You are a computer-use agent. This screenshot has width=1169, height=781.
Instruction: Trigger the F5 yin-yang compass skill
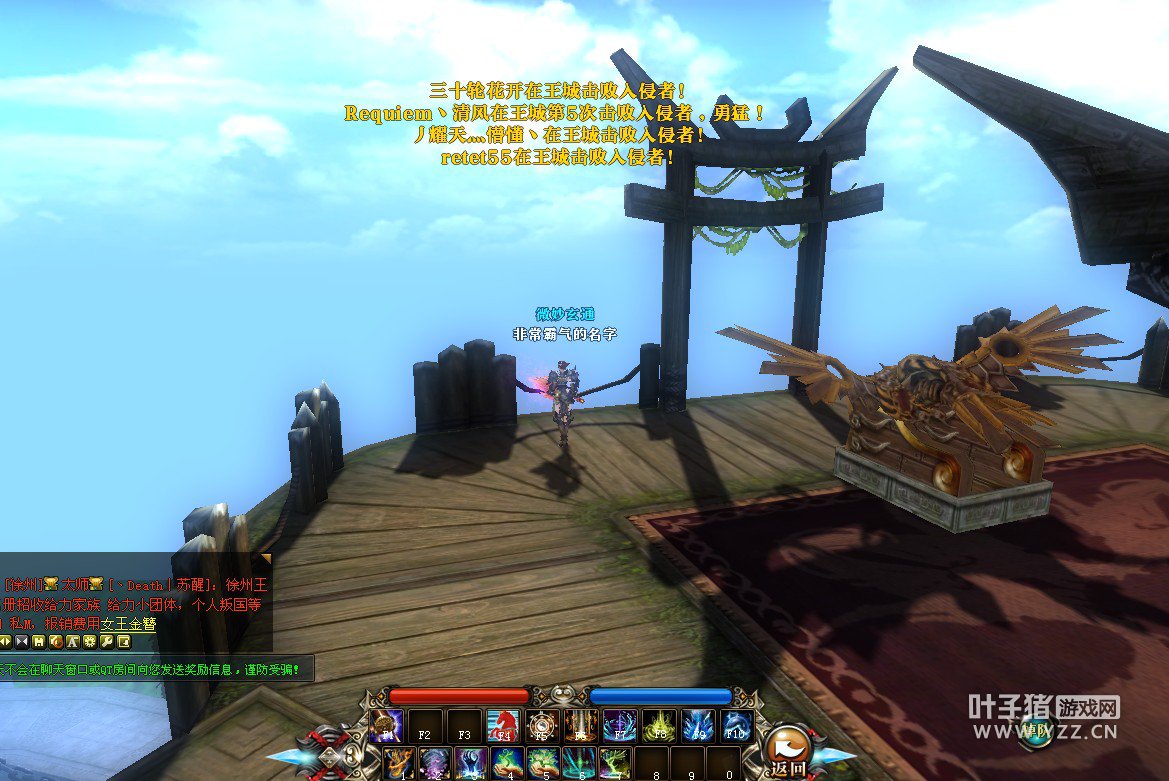pyautogui.click(x=540, y=726)
